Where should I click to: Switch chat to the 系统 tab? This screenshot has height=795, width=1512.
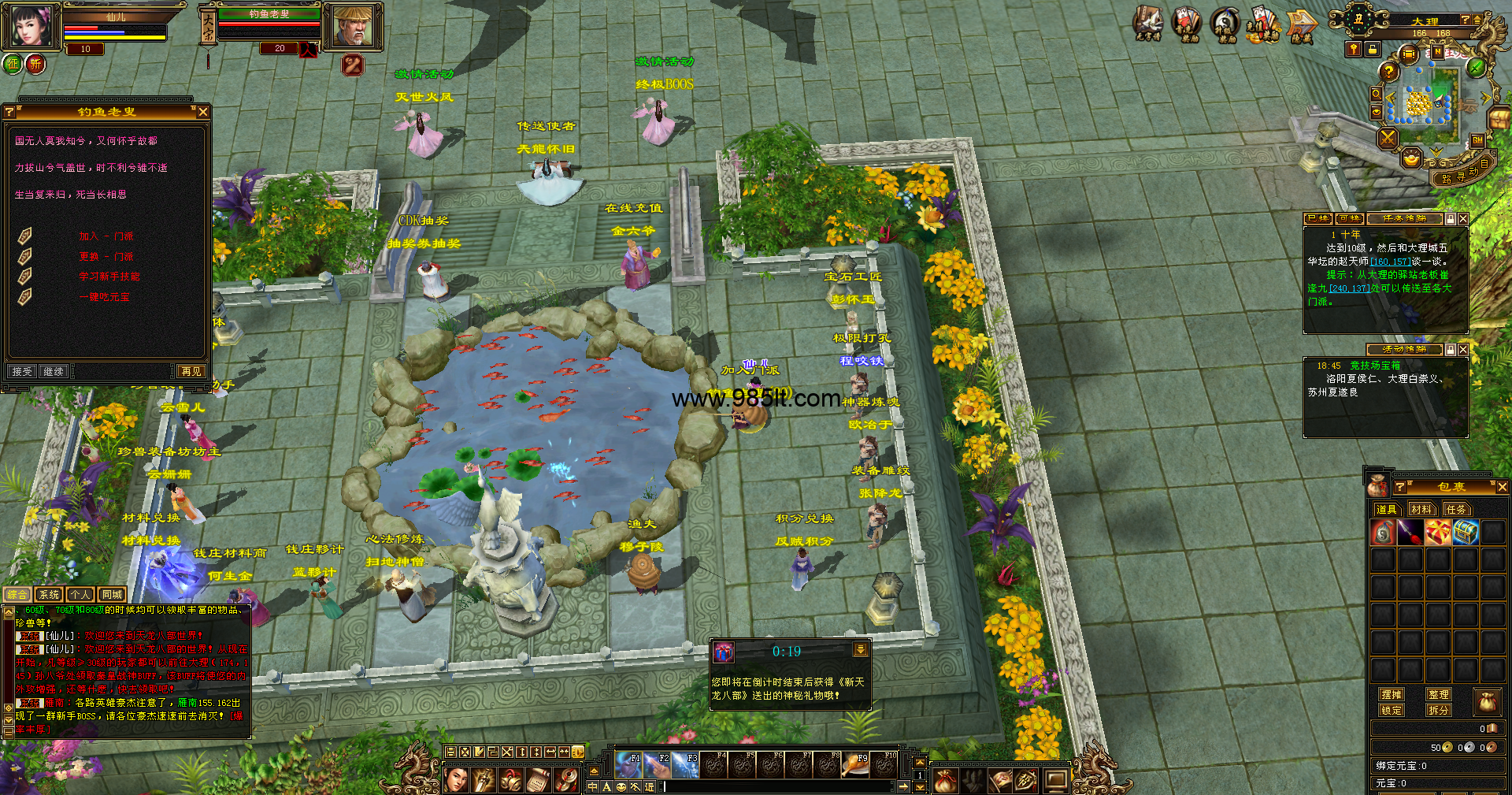[49, 595]
